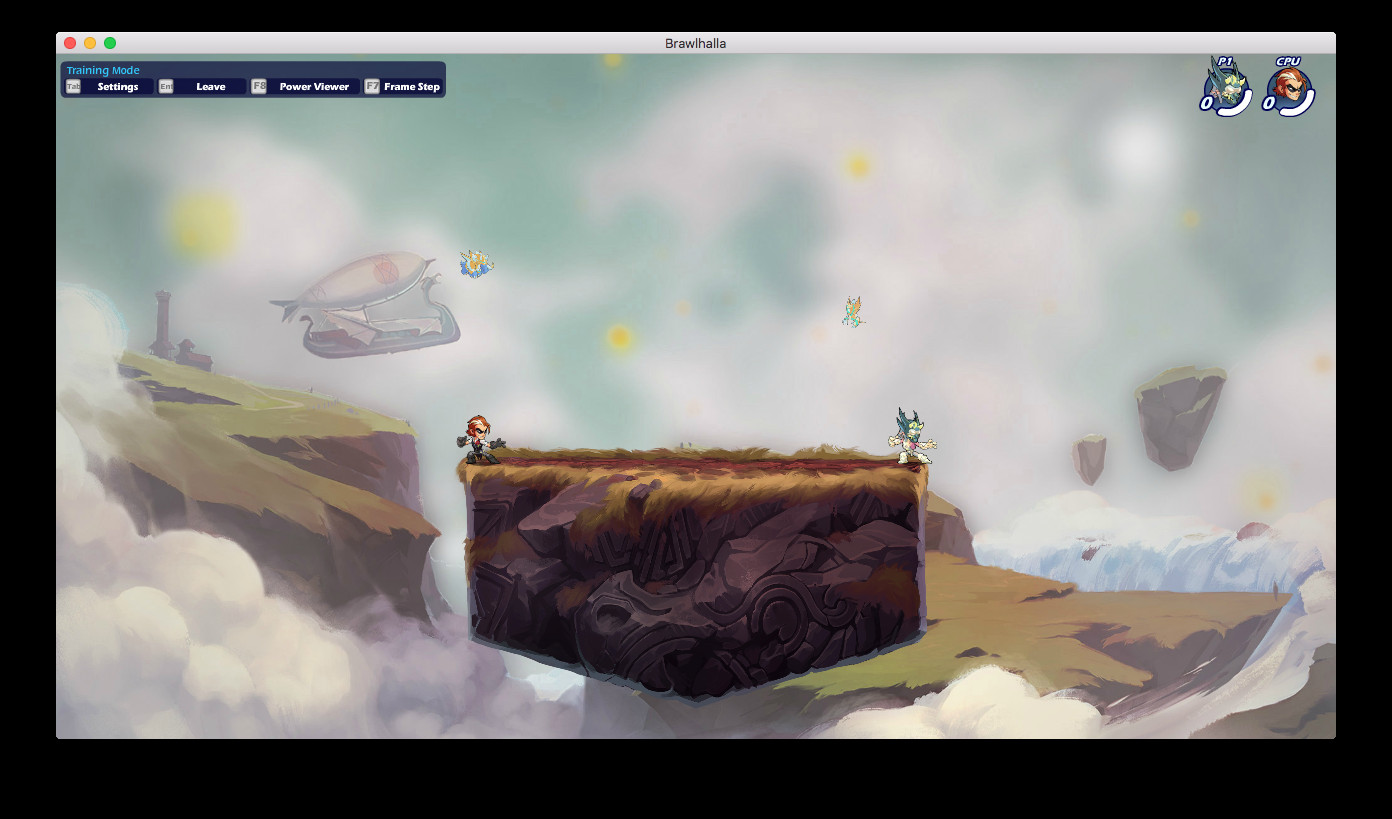Image resolution: width=1392 pixels, height=819 pixels.
Task: Minimize Brawlhalla with the yellow button
Action: (x=90, y=43)
